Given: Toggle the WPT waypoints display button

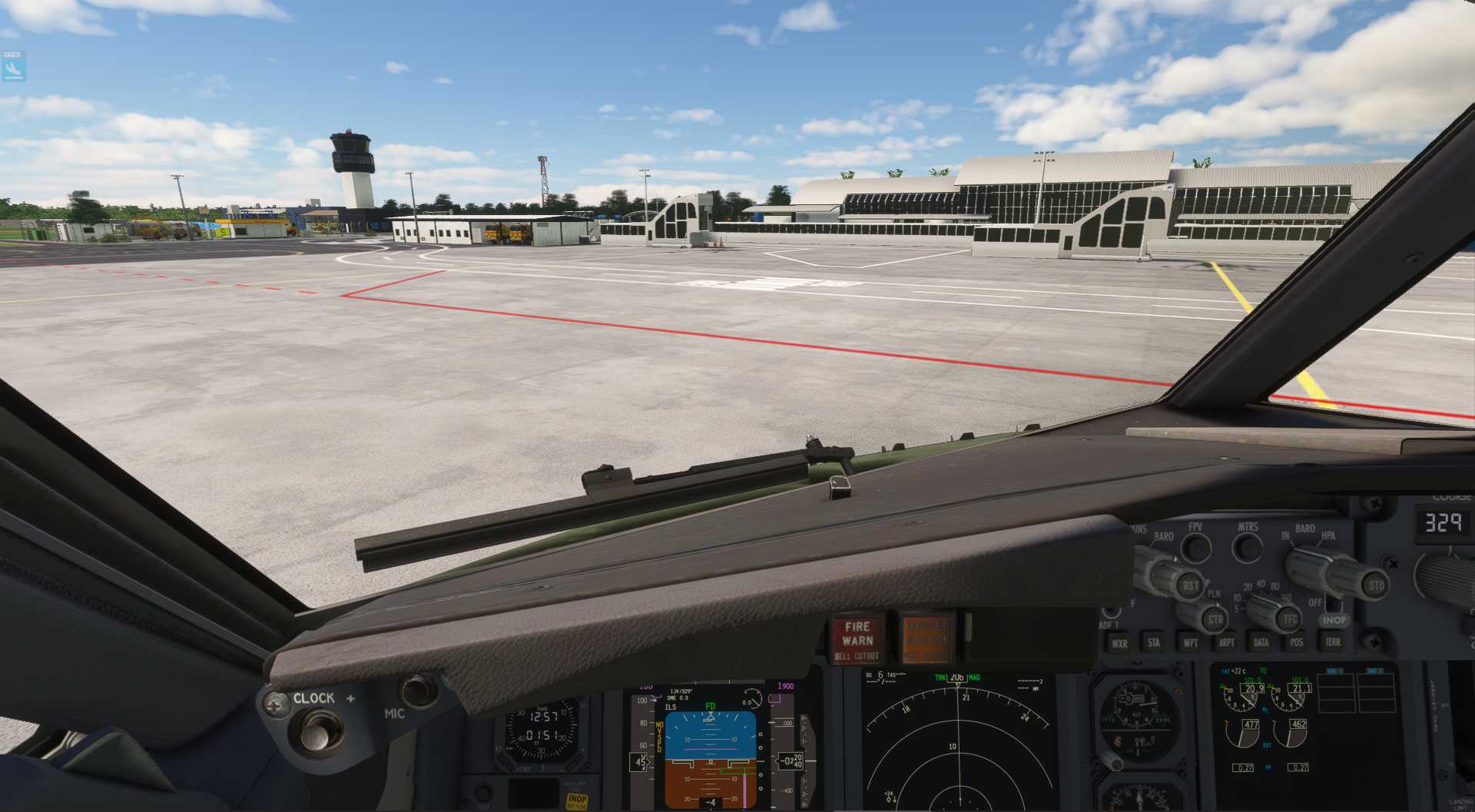Looking at the screenshot, I should point(1190,643).
